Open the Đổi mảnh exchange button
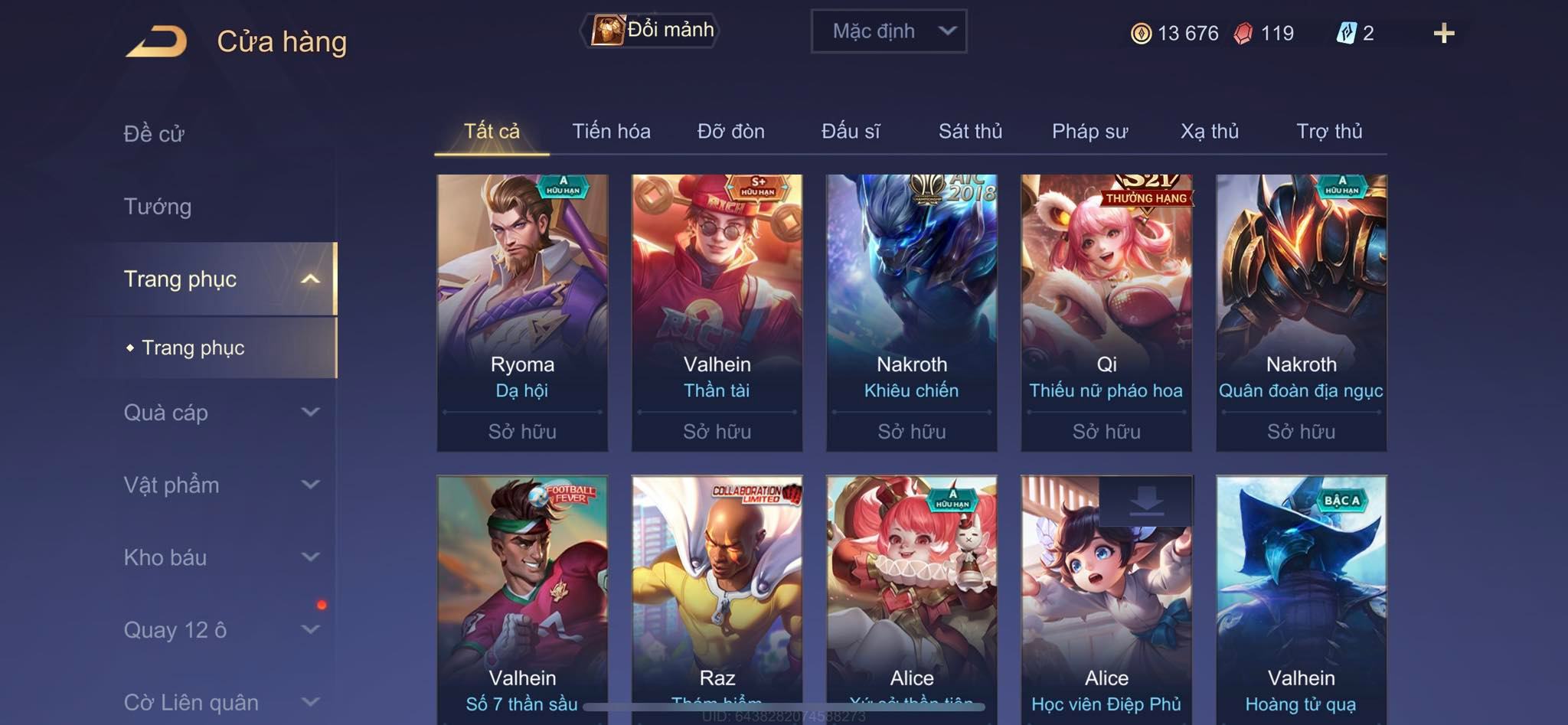Image resolution: width=1568 pixels, height=725 pixels. pos(651,31)
